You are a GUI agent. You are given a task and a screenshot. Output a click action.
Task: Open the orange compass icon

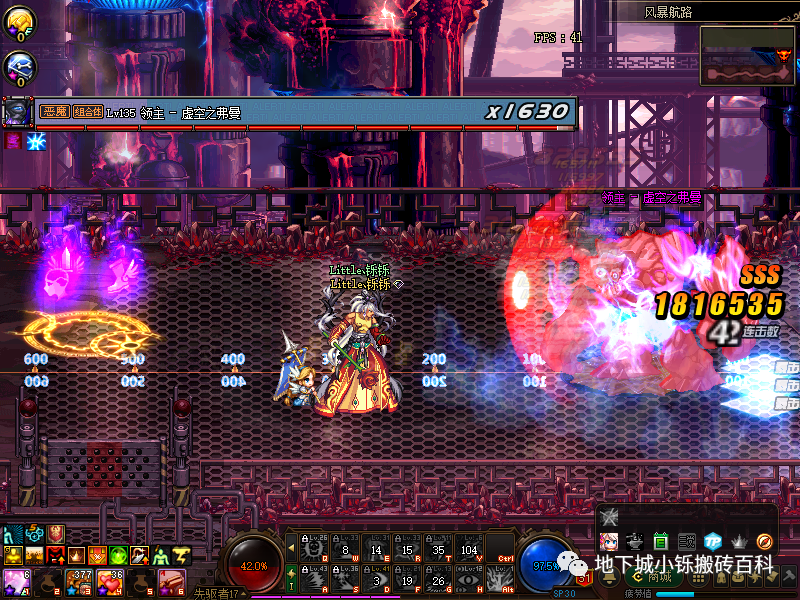coord(765,541)
